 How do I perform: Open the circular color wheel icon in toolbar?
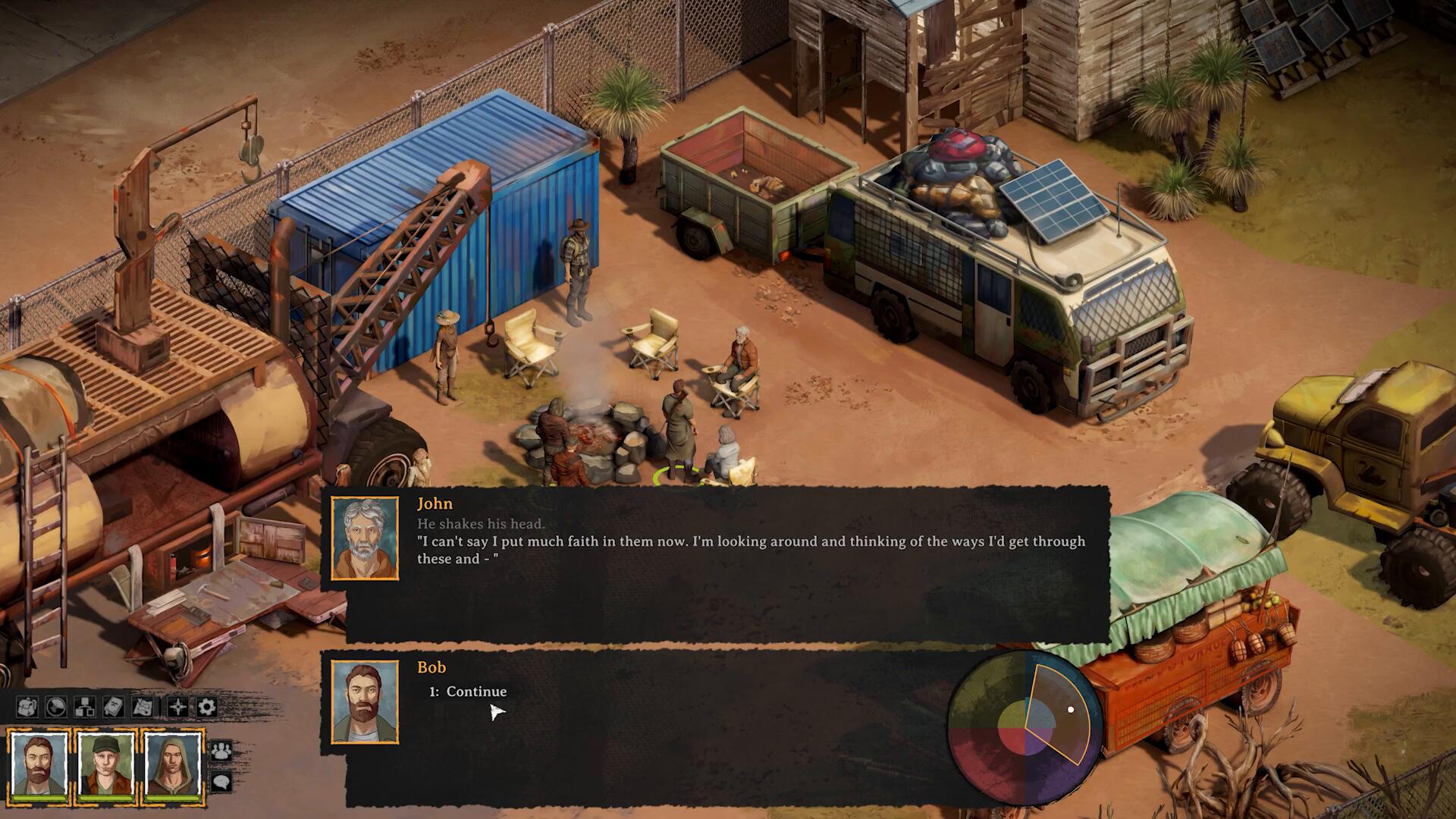(x=55, y=708)
